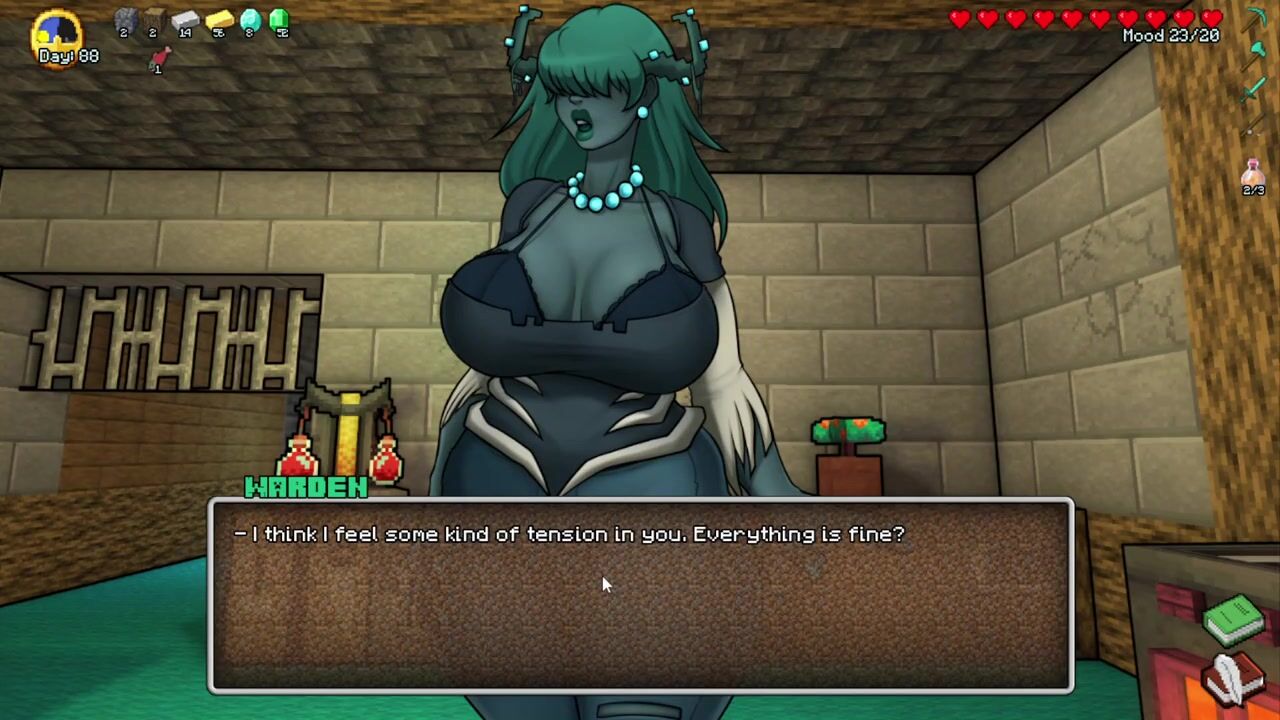The image size is (1280, 720).
Task: Select the wood block resource icon
Action: (x=155, y=20)
